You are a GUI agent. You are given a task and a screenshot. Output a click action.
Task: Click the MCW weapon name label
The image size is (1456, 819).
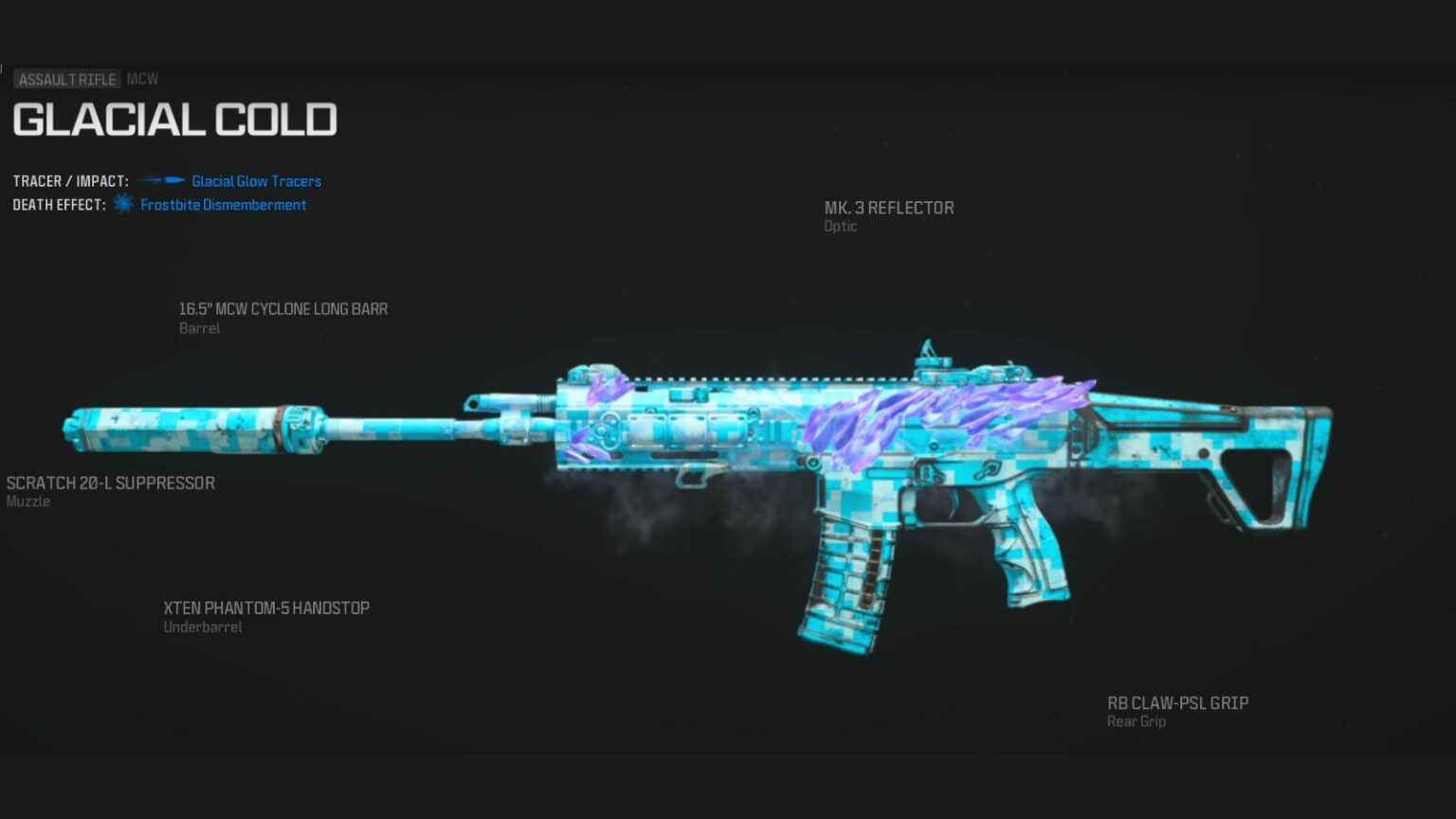tap(143, 79)
